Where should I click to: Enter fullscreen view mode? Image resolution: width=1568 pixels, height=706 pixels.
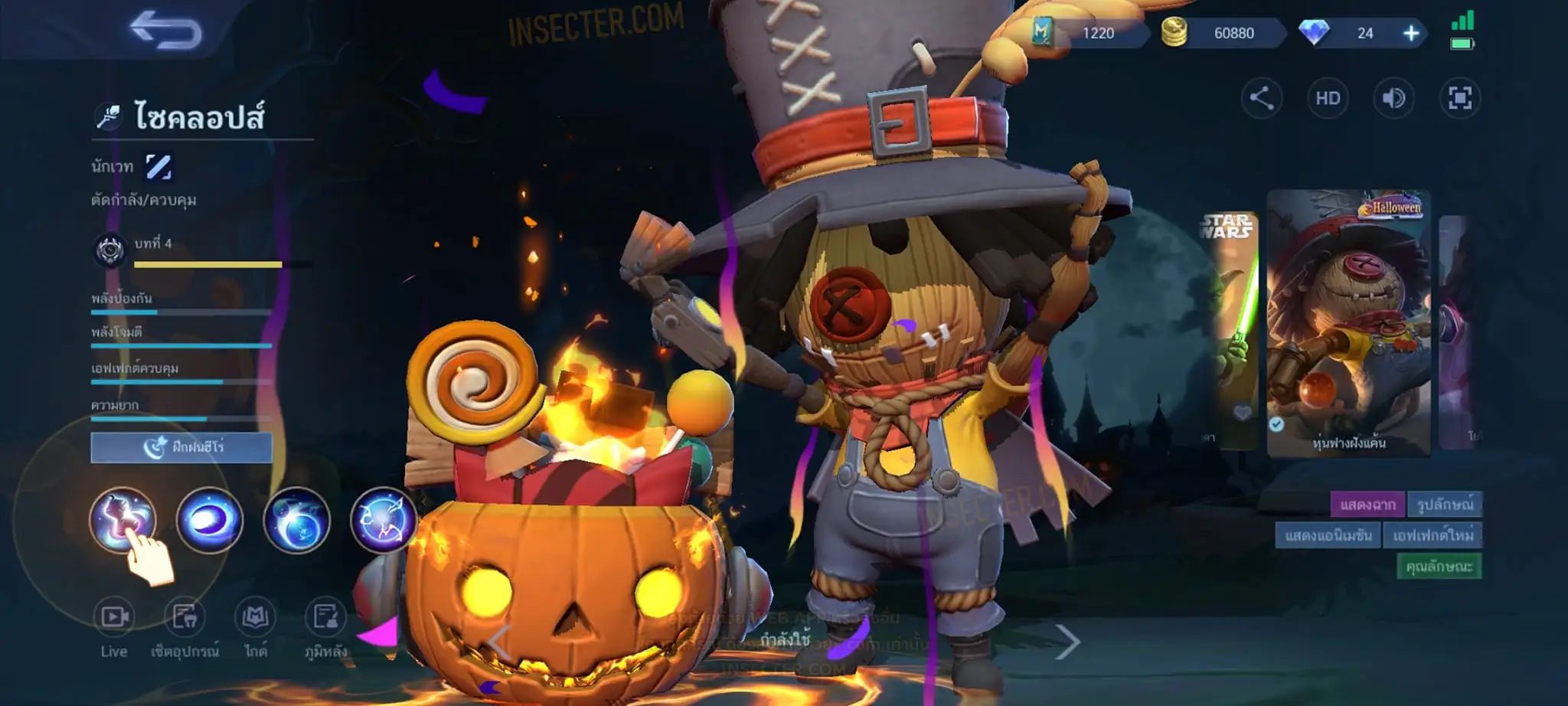[1460, 98]
